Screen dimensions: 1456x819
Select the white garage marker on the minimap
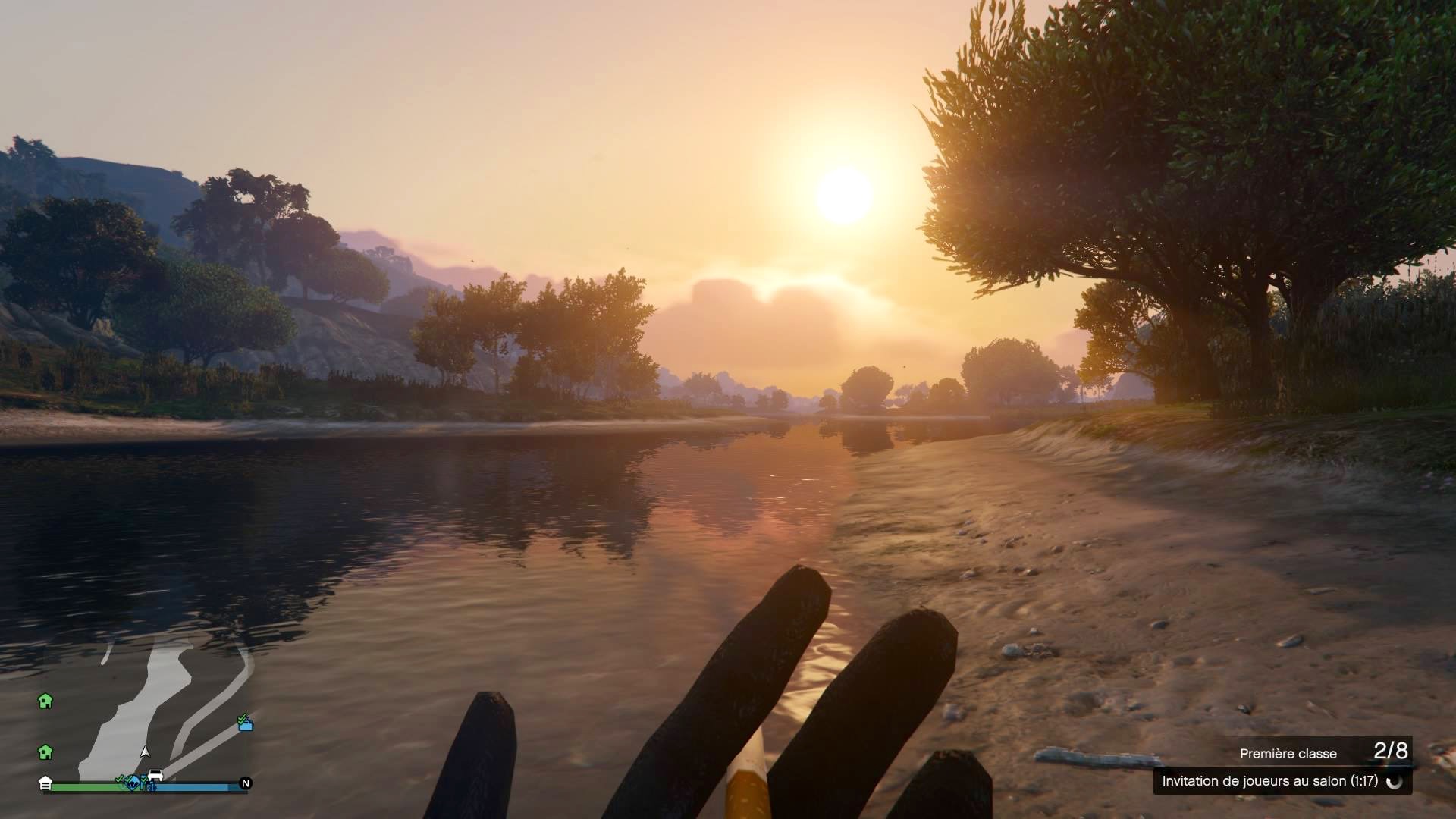(x=45, y=783)
